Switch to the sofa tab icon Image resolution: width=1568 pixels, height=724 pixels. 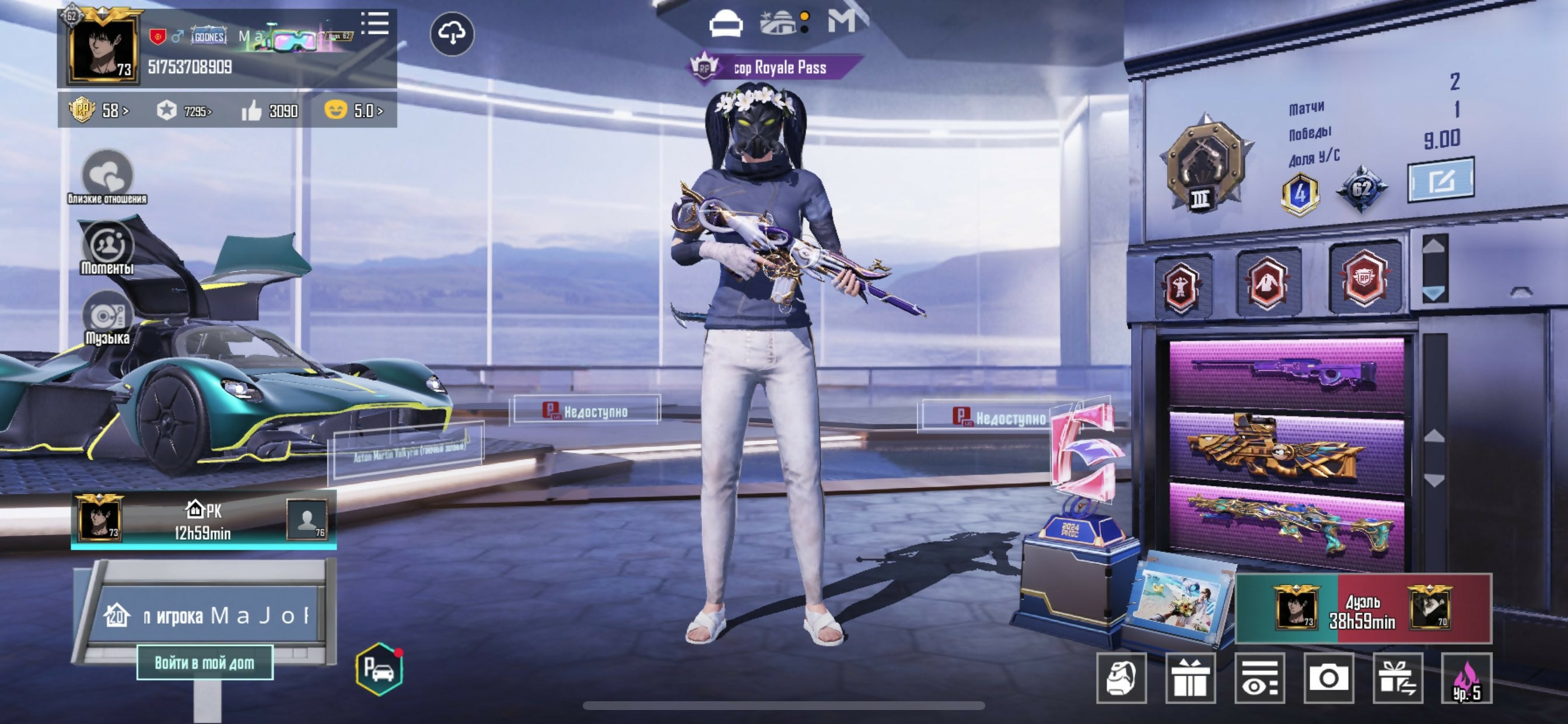click(726, 23)
